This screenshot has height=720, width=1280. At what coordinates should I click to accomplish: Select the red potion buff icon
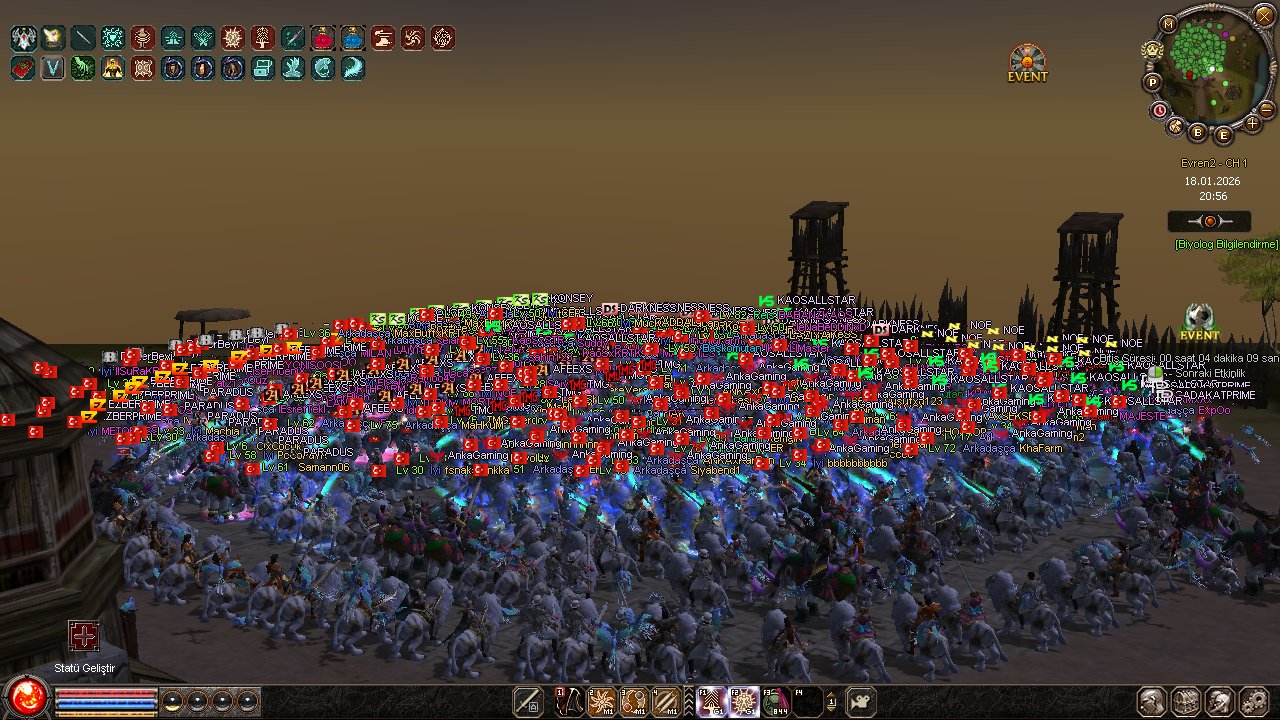click(323, 39)
